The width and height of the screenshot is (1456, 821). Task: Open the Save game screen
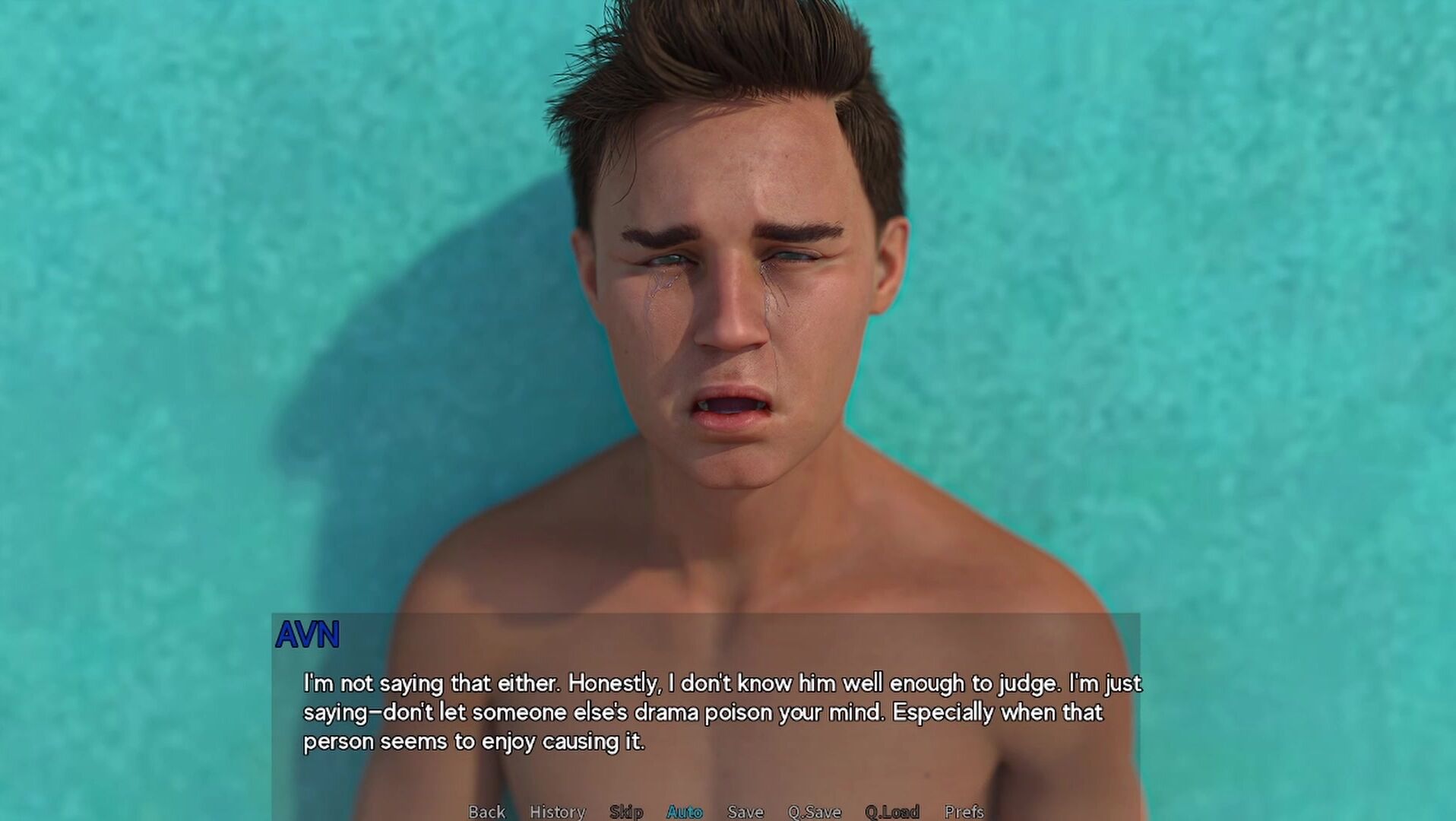745,812
